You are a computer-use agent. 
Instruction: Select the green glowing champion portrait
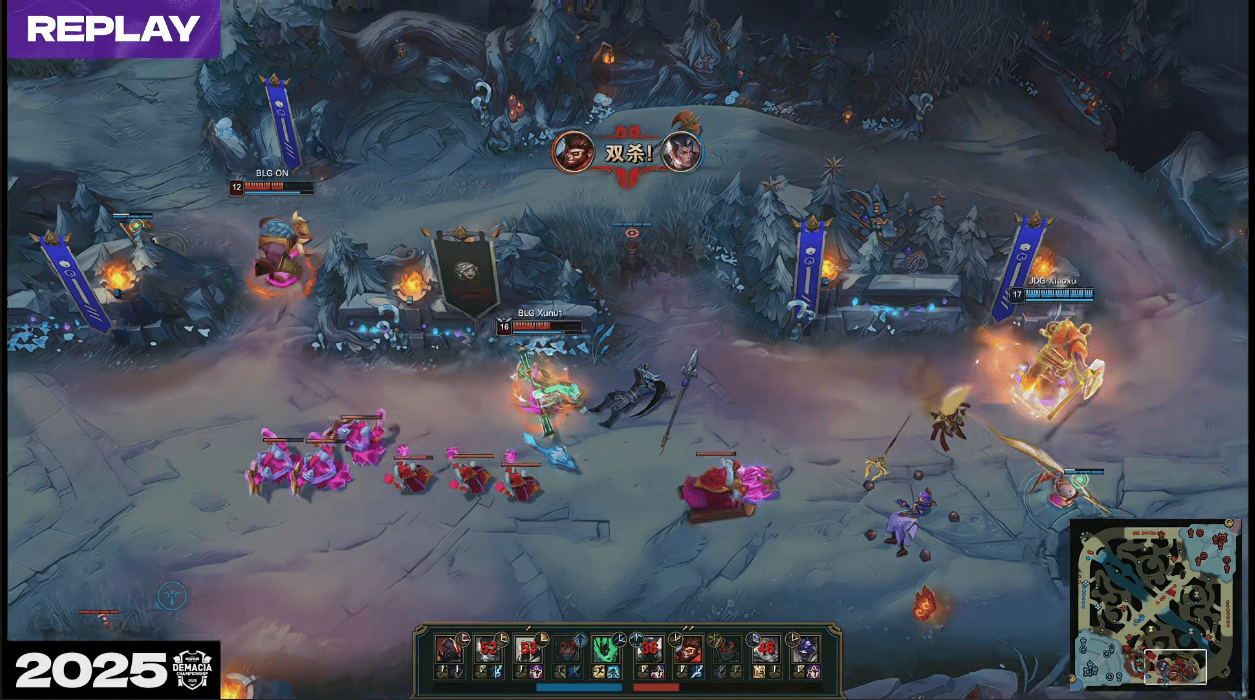[606, 648]
